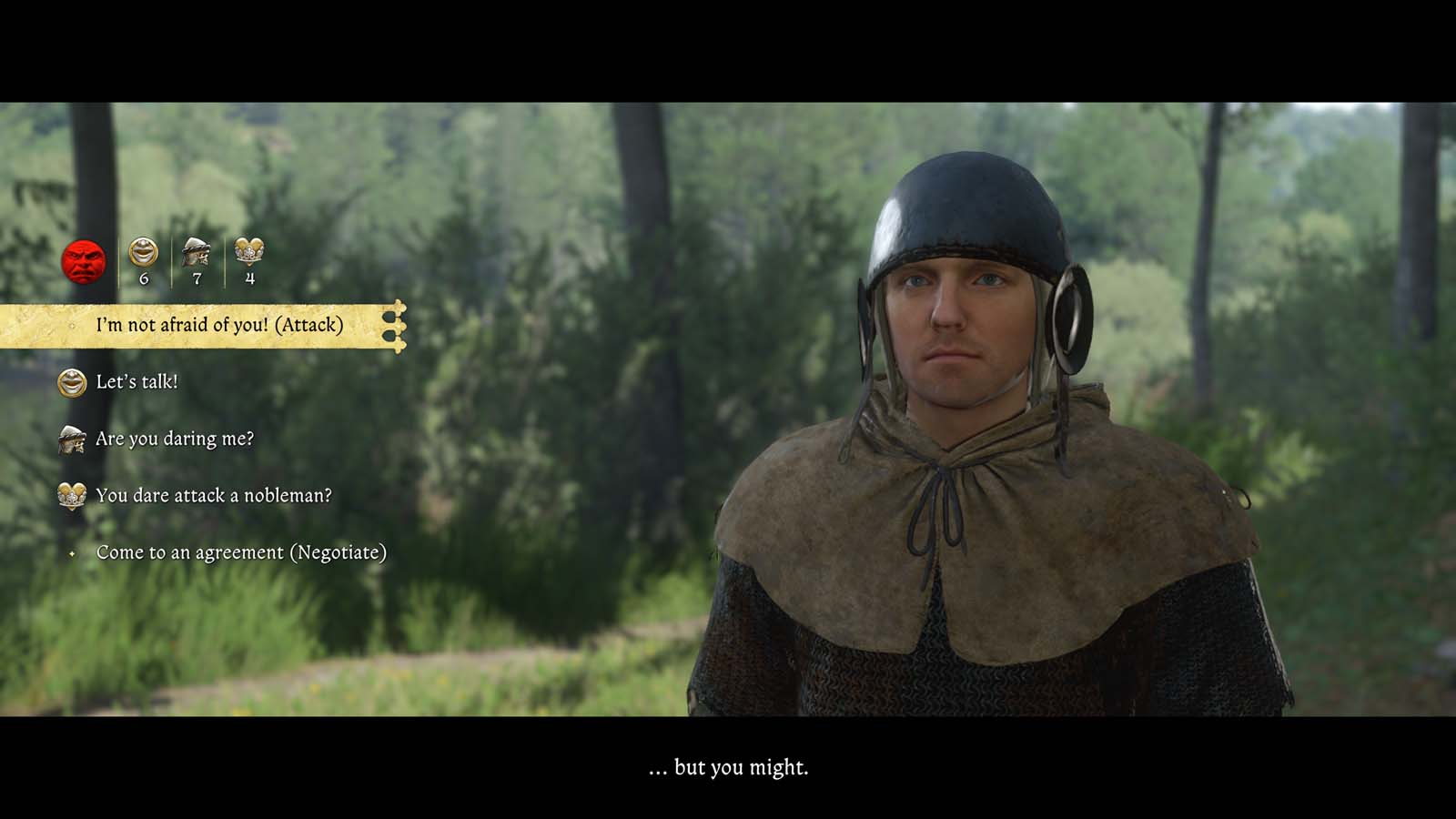Click the golden smiling mouth Speech icon
Screen dimensions: 1456x819
[143, 252]
